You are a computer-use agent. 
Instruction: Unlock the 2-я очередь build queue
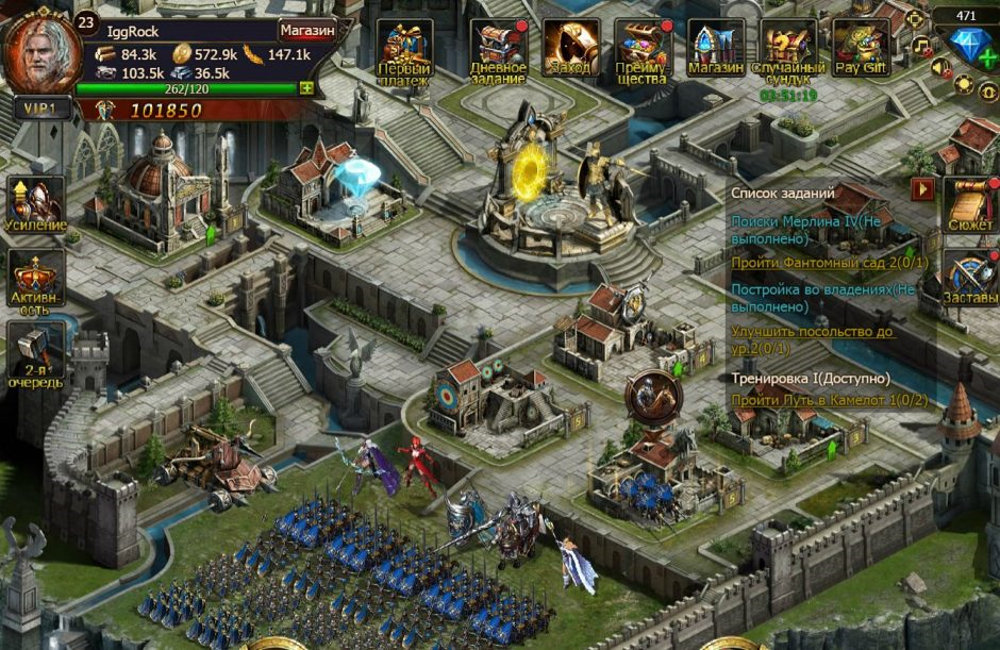[37, 352]
